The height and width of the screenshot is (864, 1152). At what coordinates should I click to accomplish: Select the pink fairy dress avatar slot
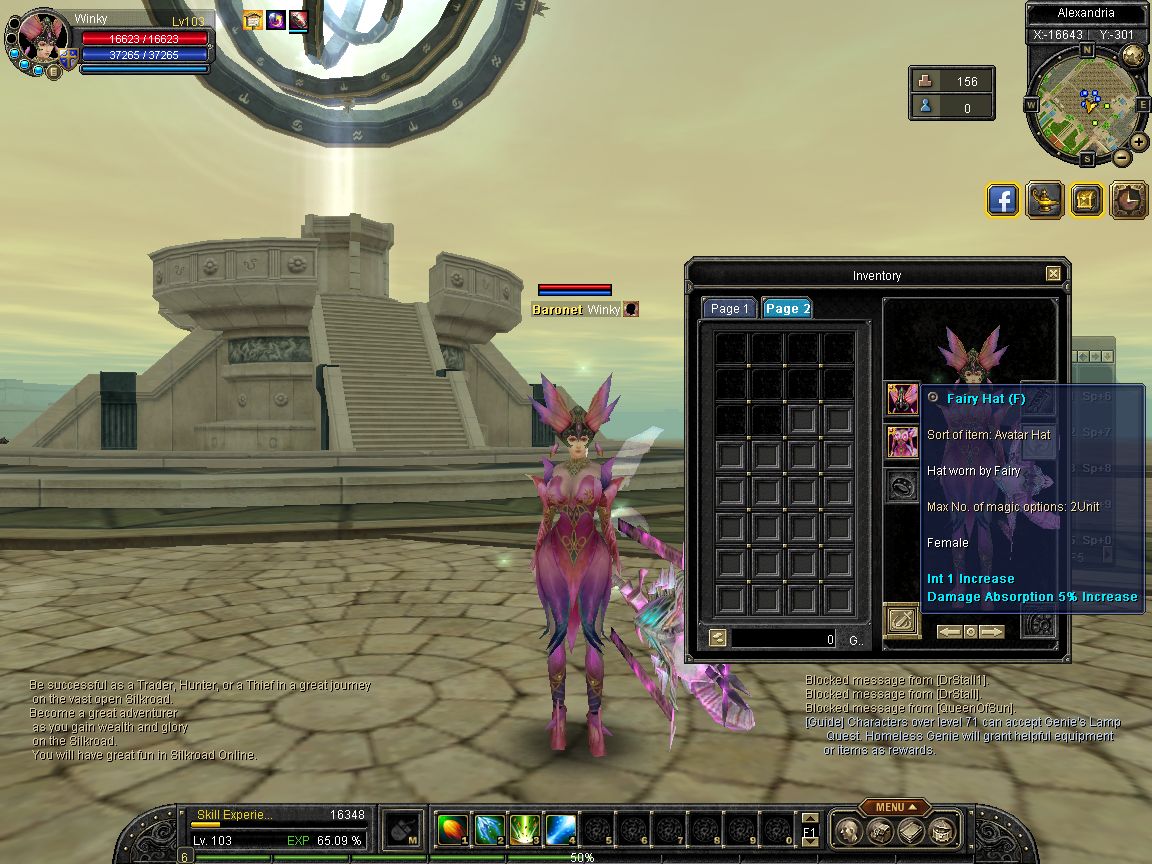[903, 441]
